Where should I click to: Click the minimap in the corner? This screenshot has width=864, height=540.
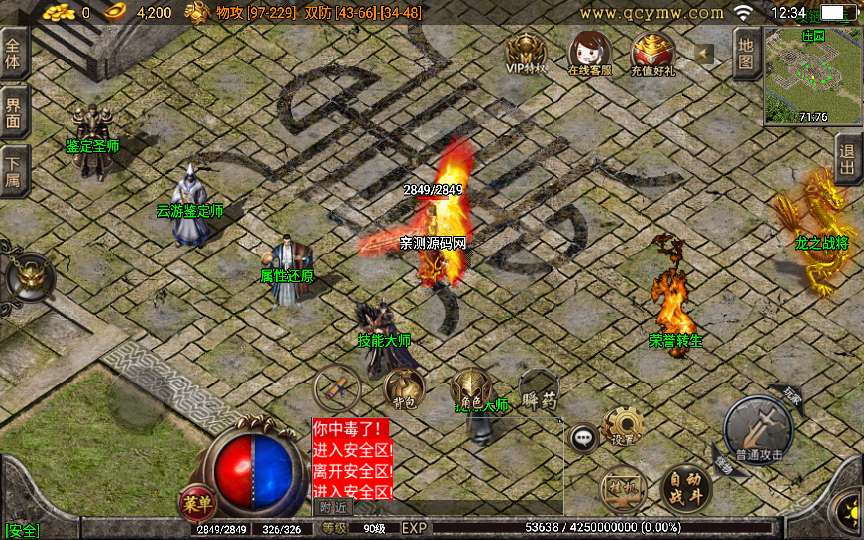click(x=813, y=75)
